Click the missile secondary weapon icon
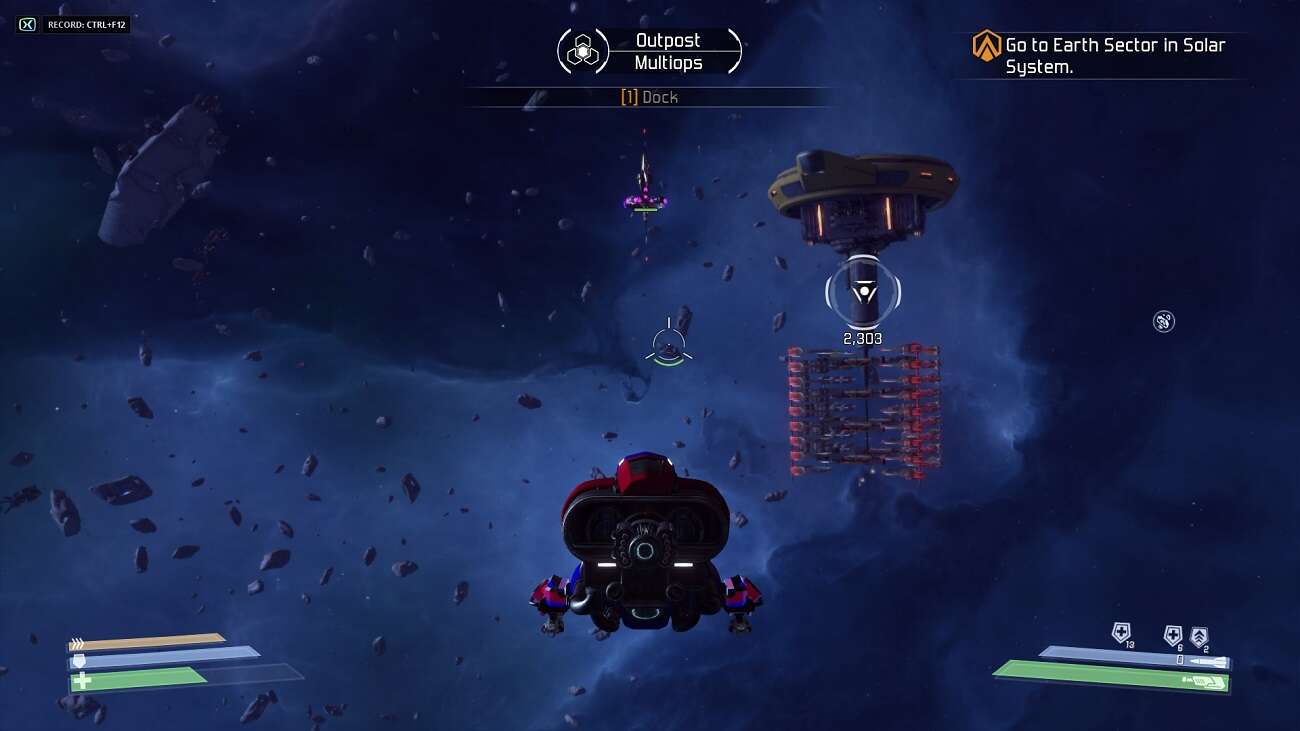This screenshot has width=1300, height=731. [1208, 661]
